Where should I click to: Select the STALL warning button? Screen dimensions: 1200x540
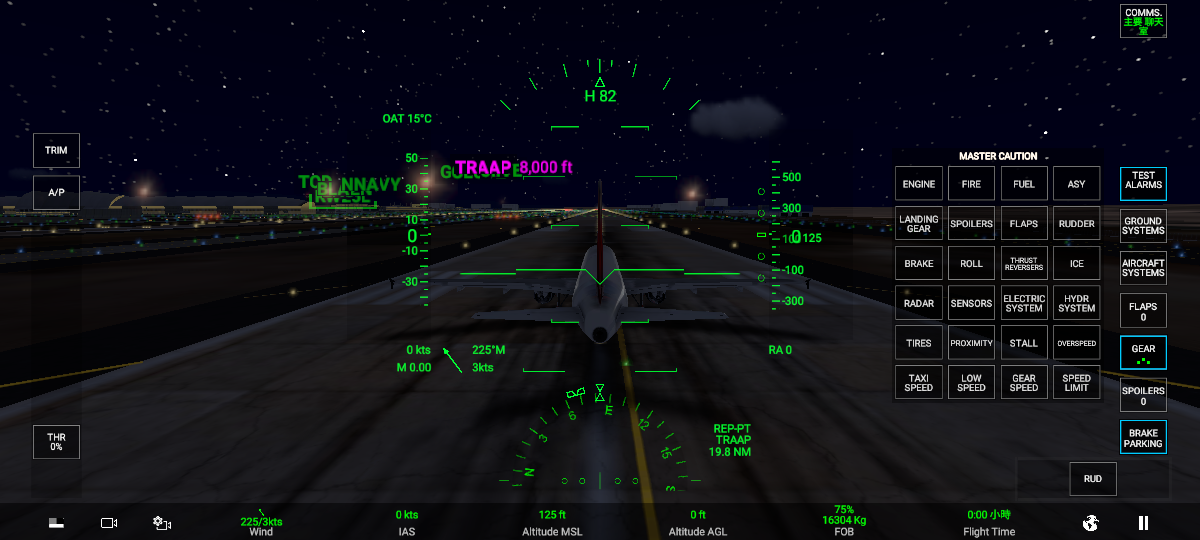pyautogui.click(x=1024, y=343)
